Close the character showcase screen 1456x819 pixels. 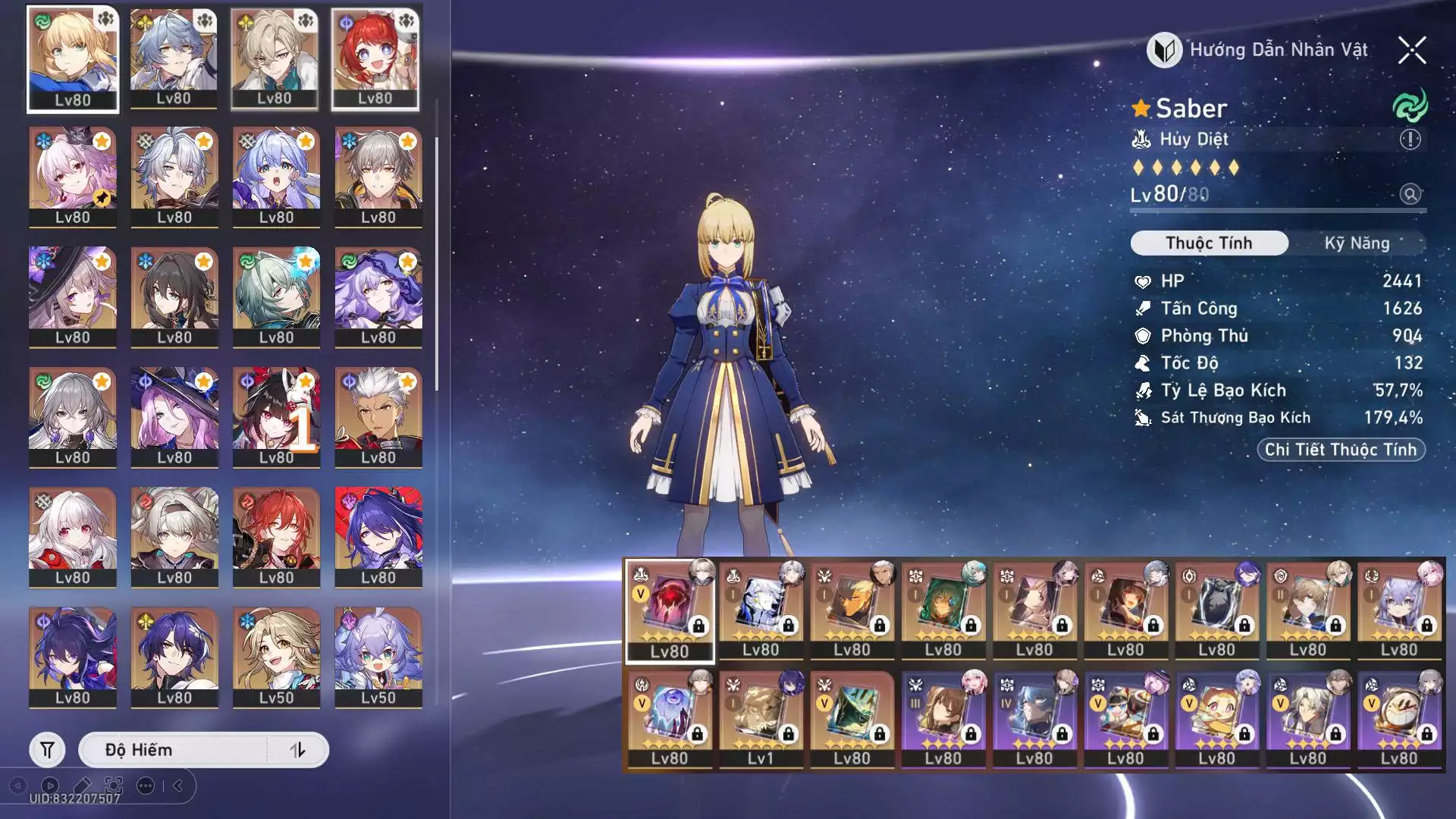1412,51
